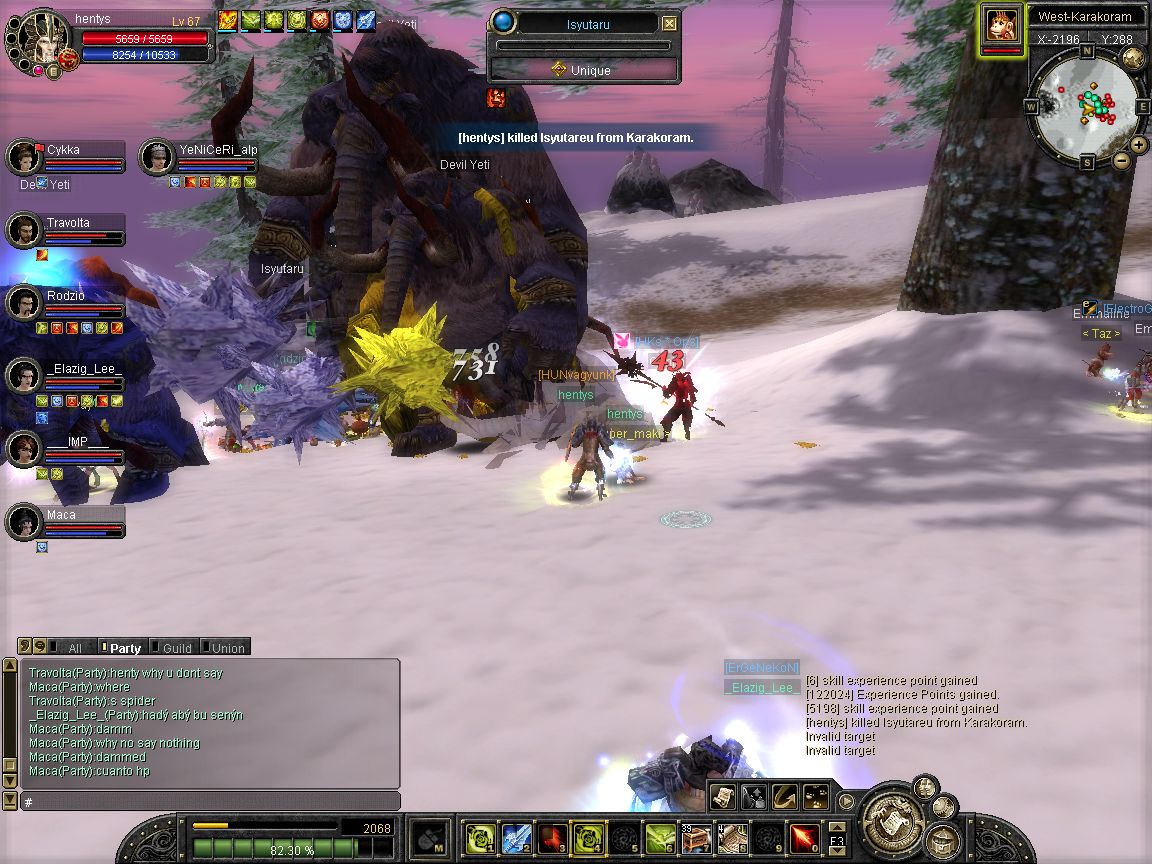
Task: Activate the ice blade skill in slot 2
Action: pyautogui.click(x=515, y=837)
